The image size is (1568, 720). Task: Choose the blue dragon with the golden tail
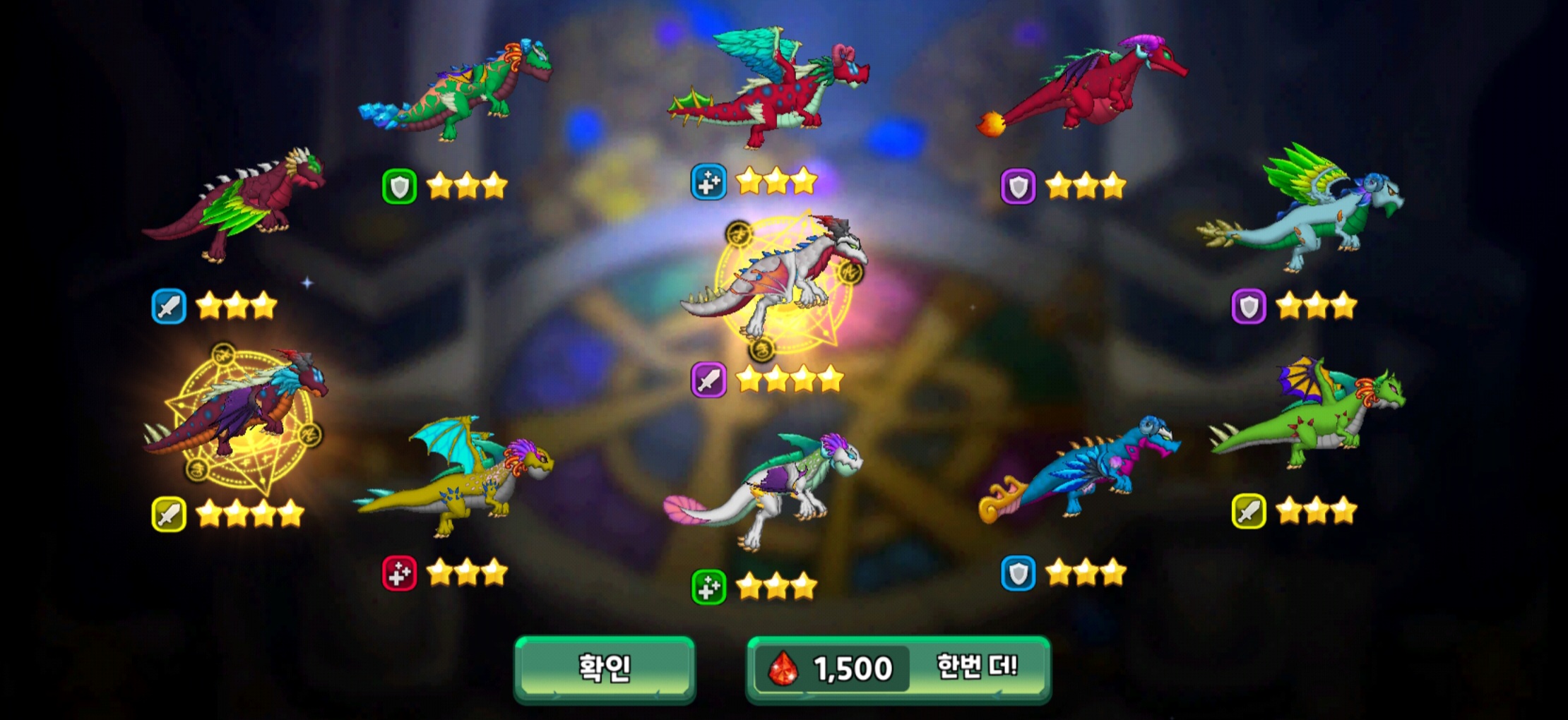(x=1081, y=469)
